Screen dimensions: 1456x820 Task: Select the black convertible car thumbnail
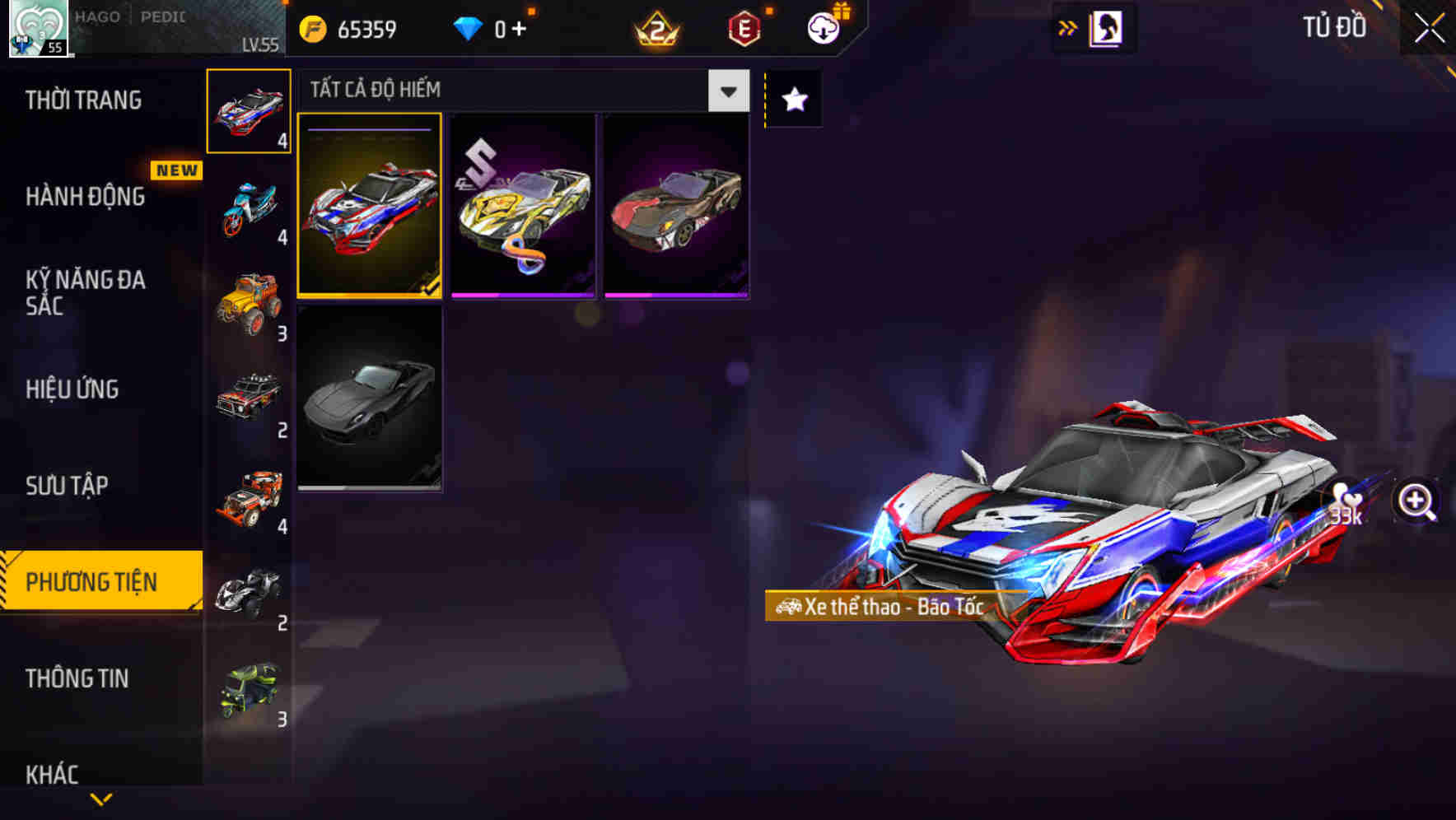click(x=368, y=401)
